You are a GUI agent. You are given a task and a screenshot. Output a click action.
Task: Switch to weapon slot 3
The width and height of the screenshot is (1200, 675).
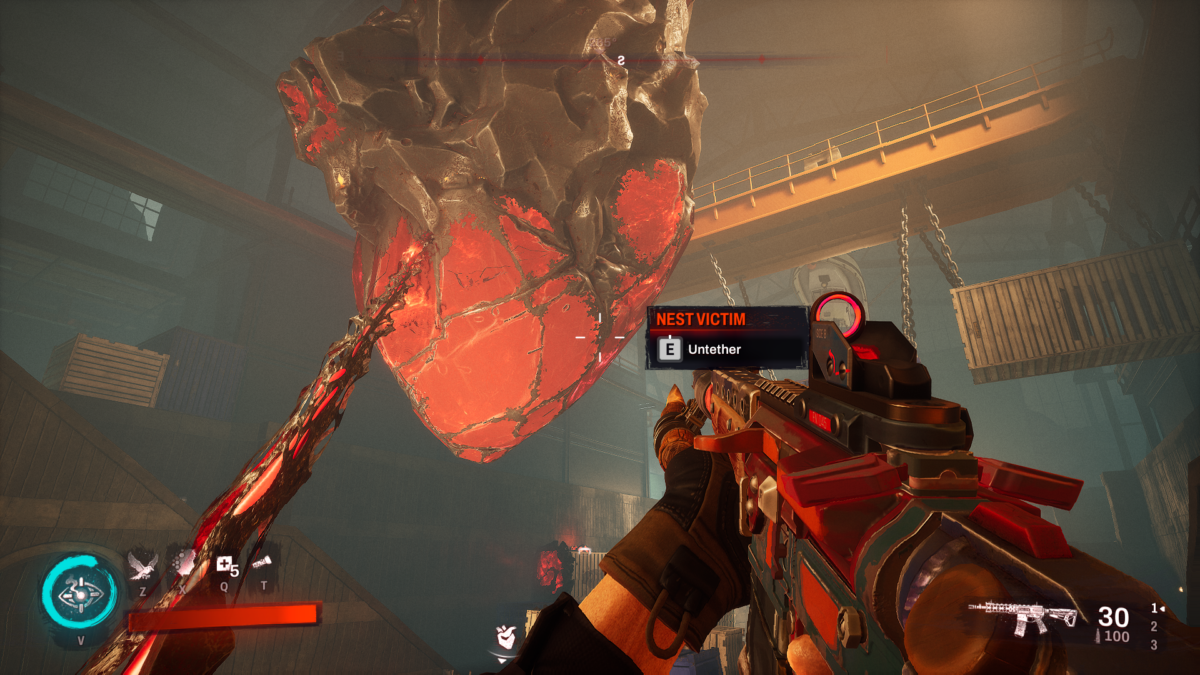(1154, 645)
